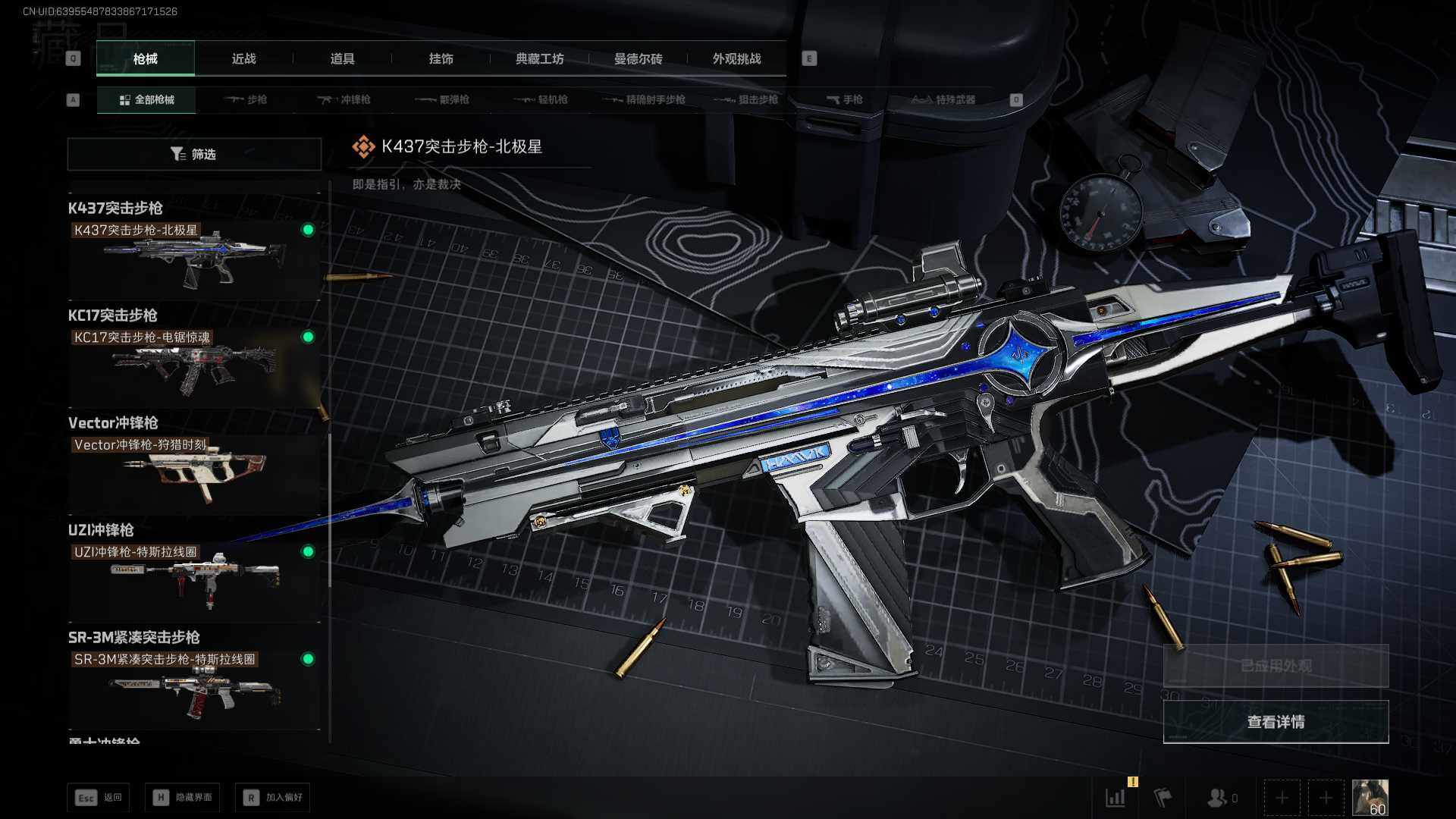Click the 查看详情 button
The height and width of the screenshot is (819, 1456).
click(x=1276, y=722)
